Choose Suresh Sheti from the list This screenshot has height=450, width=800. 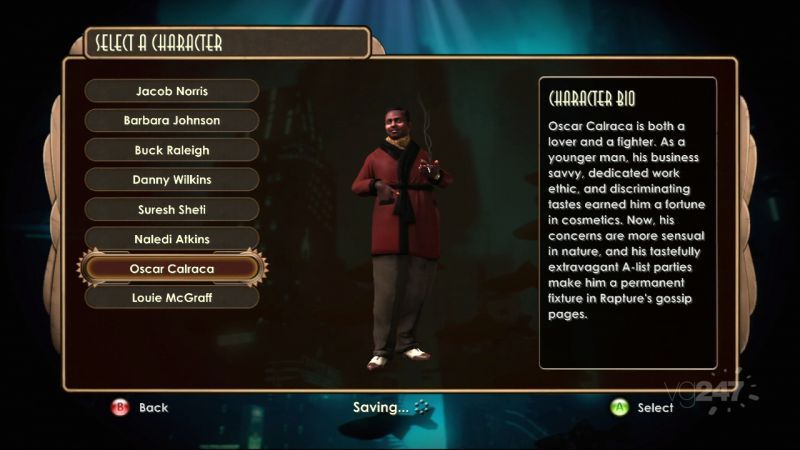click(x=171, y=210)
